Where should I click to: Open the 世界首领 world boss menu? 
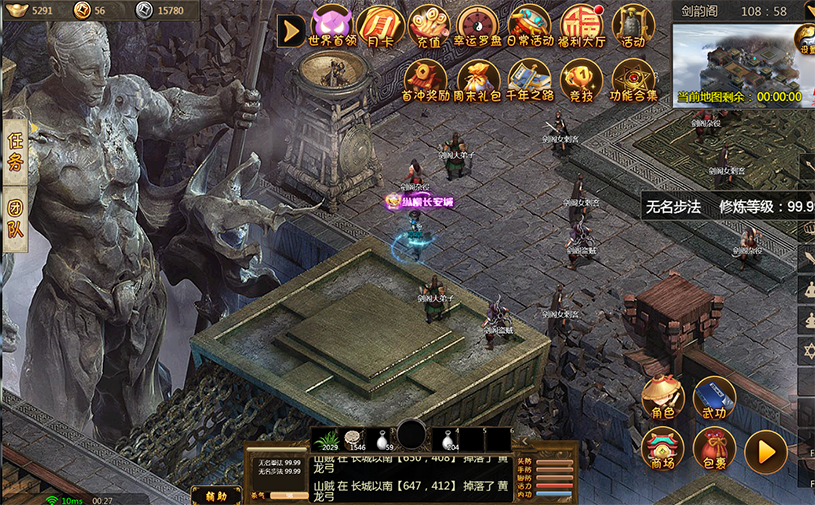coord(332,26)
